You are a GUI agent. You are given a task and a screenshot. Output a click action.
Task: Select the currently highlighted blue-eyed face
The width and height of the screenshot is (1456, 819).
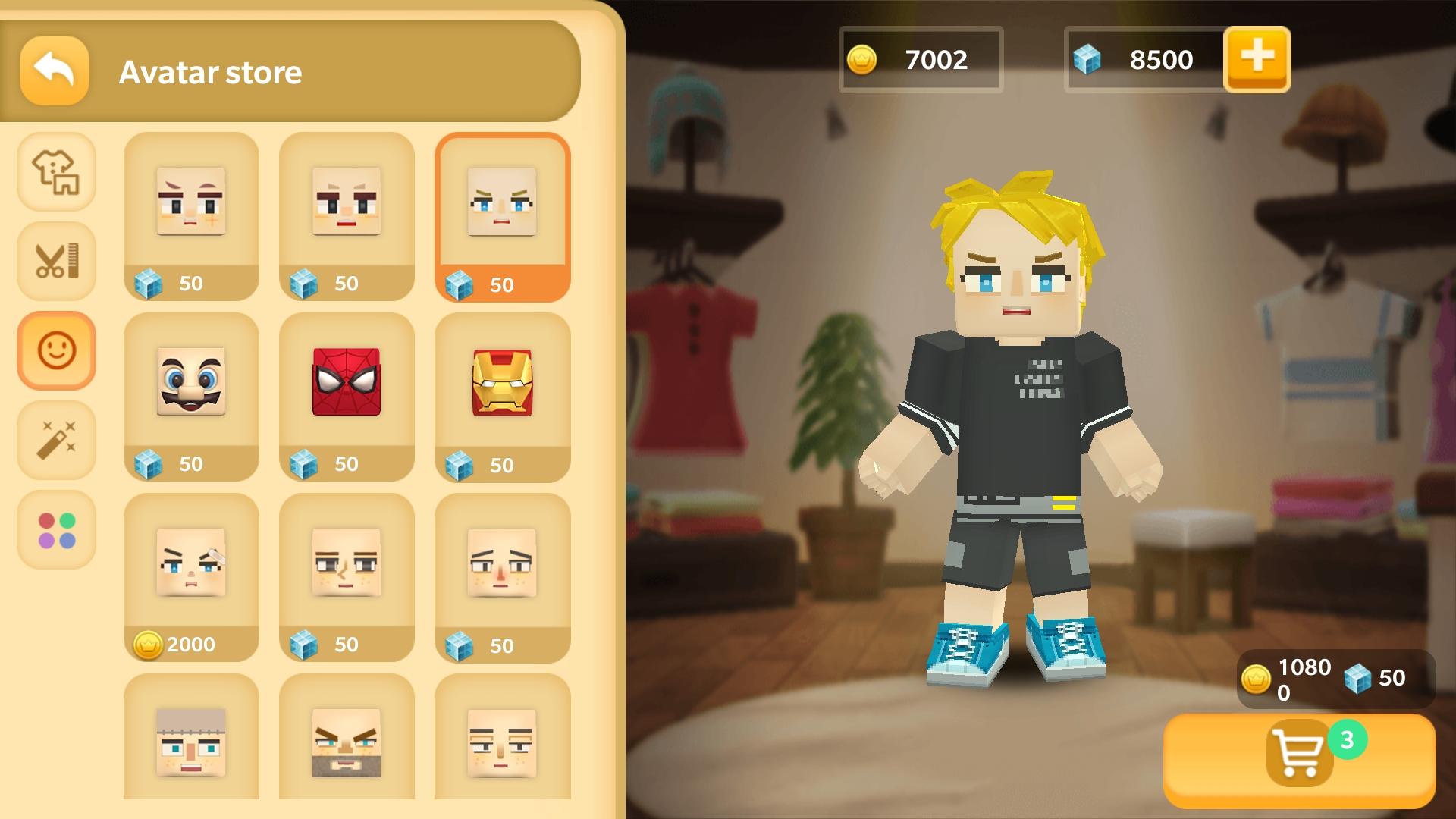(x=503, y=215)
